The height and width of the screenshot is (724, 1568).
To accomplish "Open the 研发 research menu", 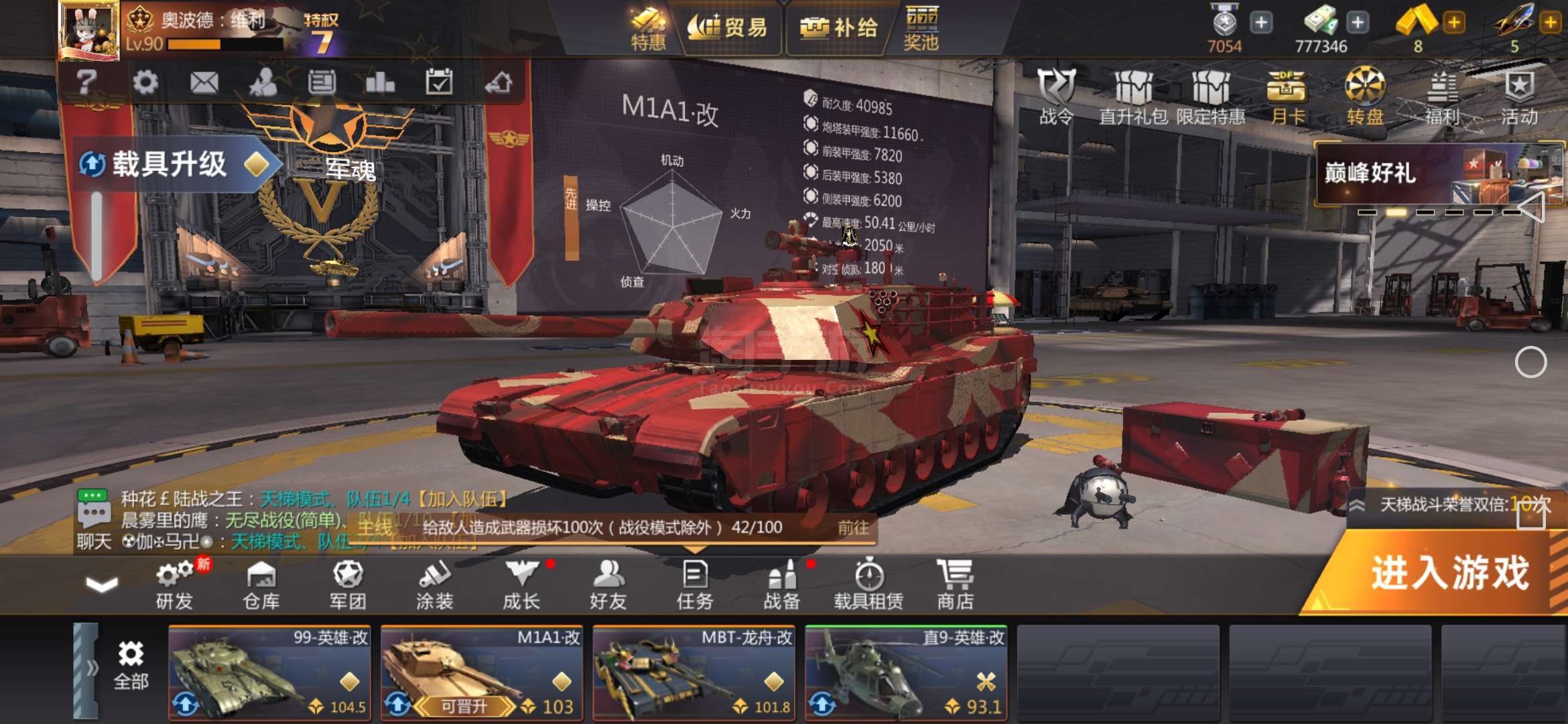I will coord(174,585).
